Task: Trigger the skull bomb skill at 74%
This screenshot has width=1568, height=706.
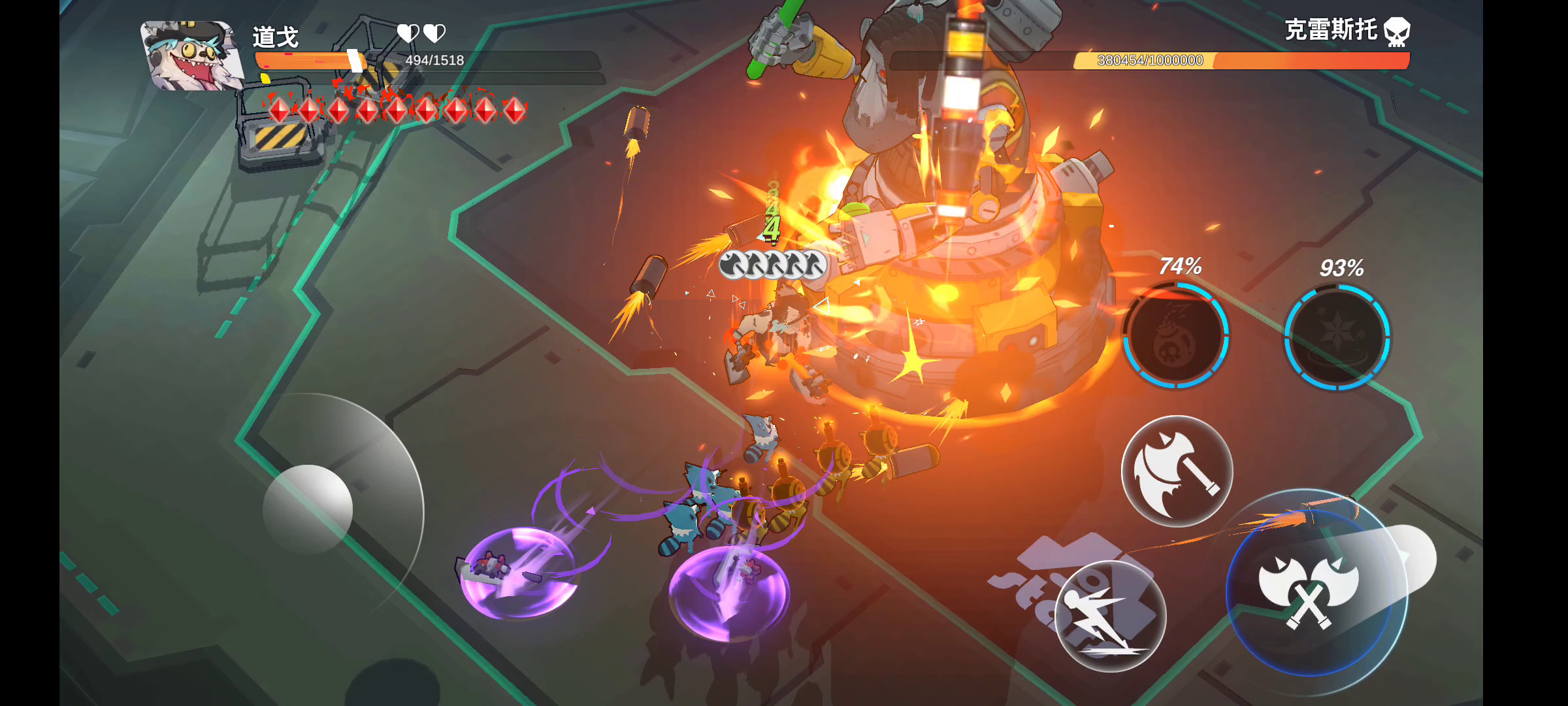Action: (x=1176, y=335)
